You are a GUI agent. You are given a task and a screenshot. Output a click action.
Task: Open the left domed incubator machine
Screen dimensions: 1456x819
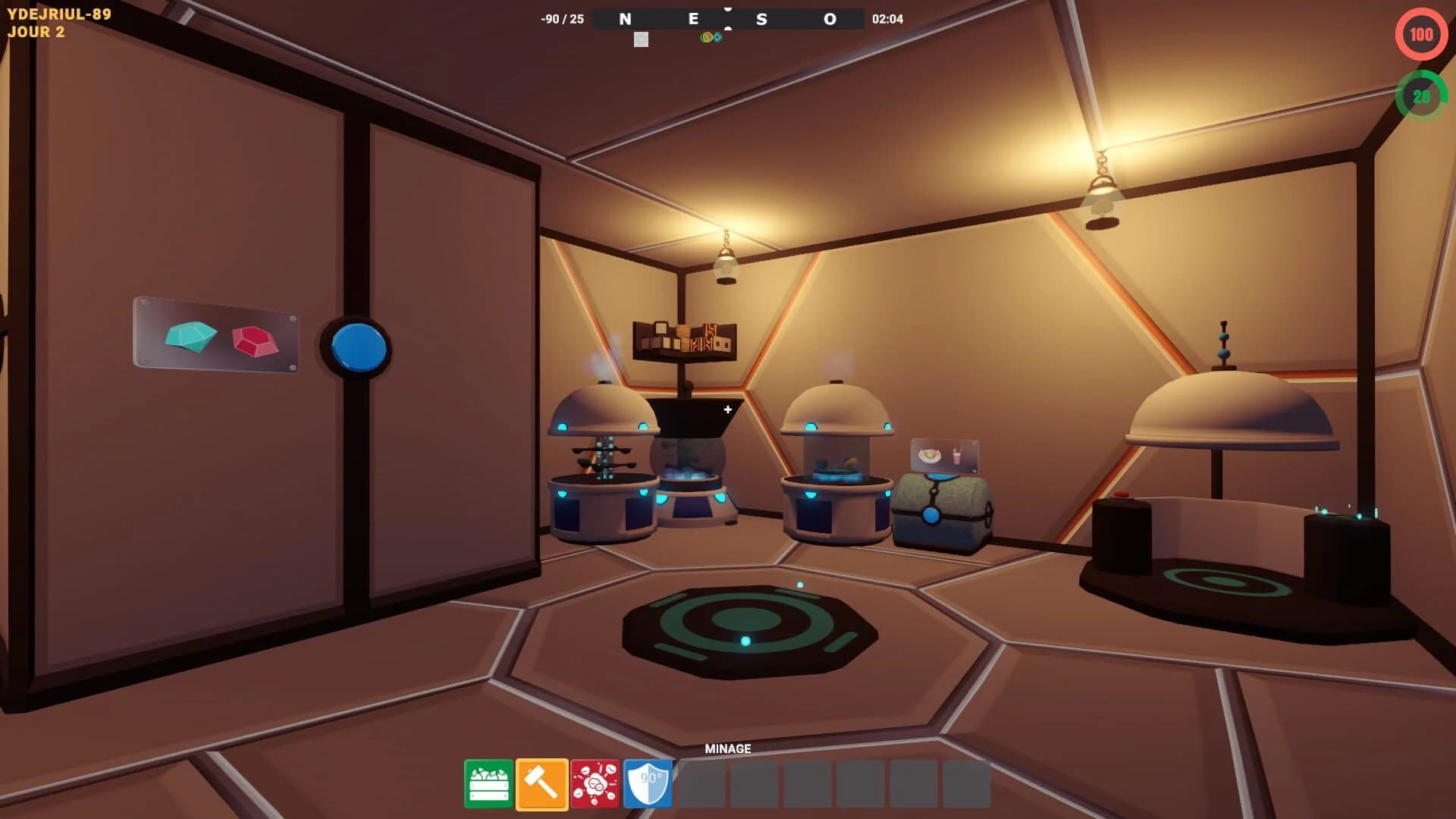point(601,455)
